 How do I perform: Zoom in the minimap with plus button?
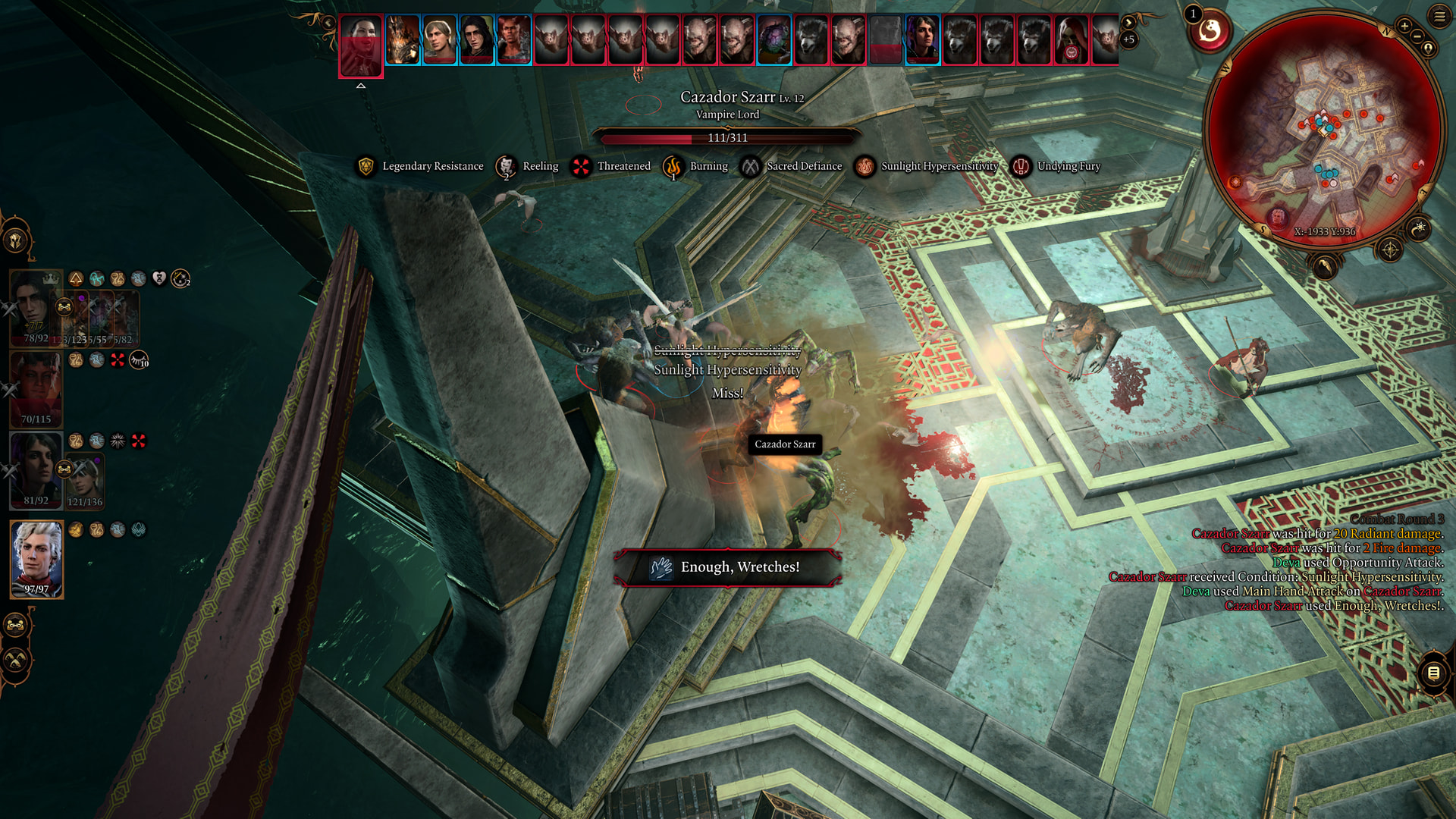coord(1404,27)
